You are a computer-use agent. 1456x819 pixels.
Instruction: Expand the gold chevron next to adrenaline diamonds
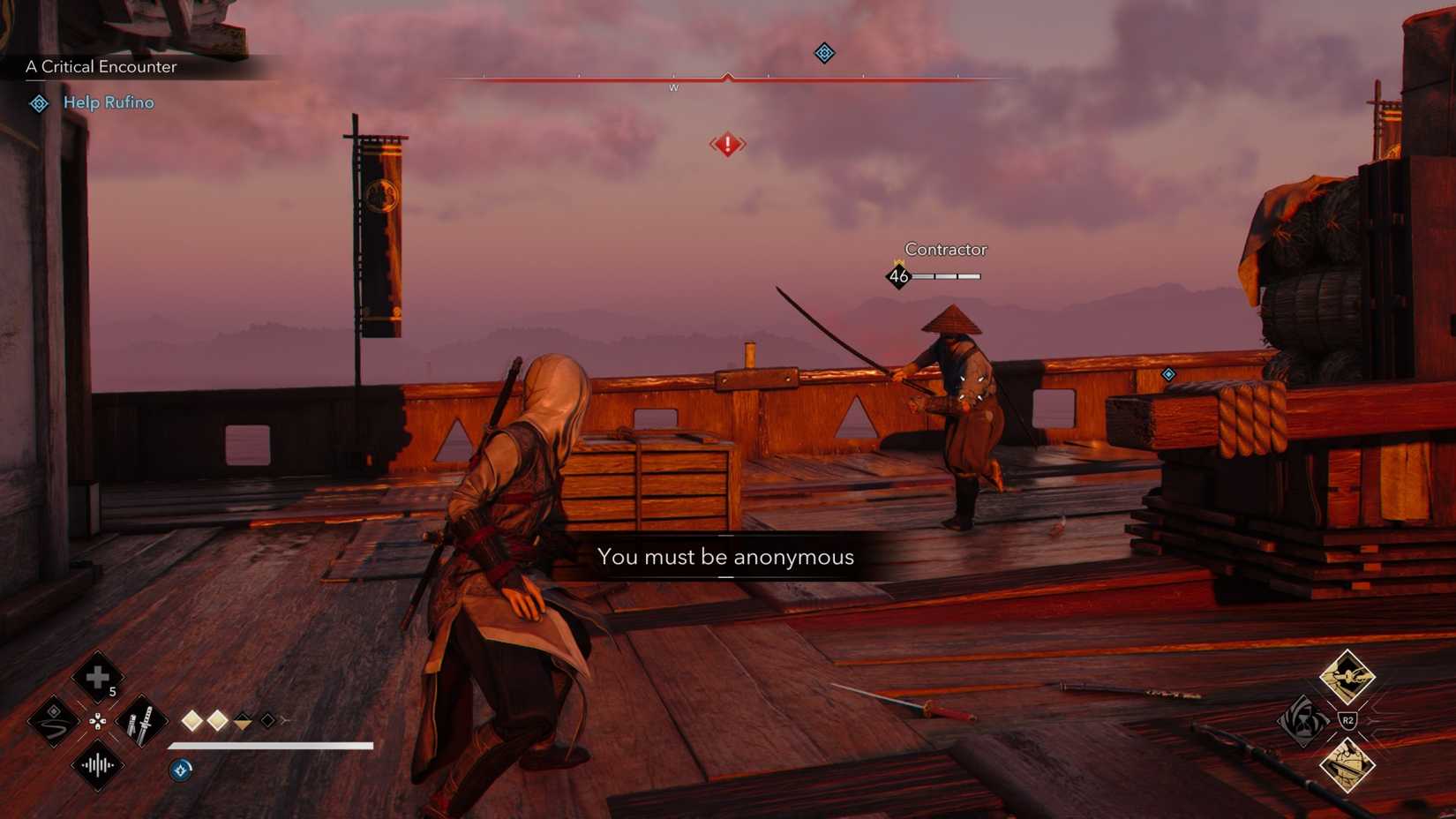242,722
